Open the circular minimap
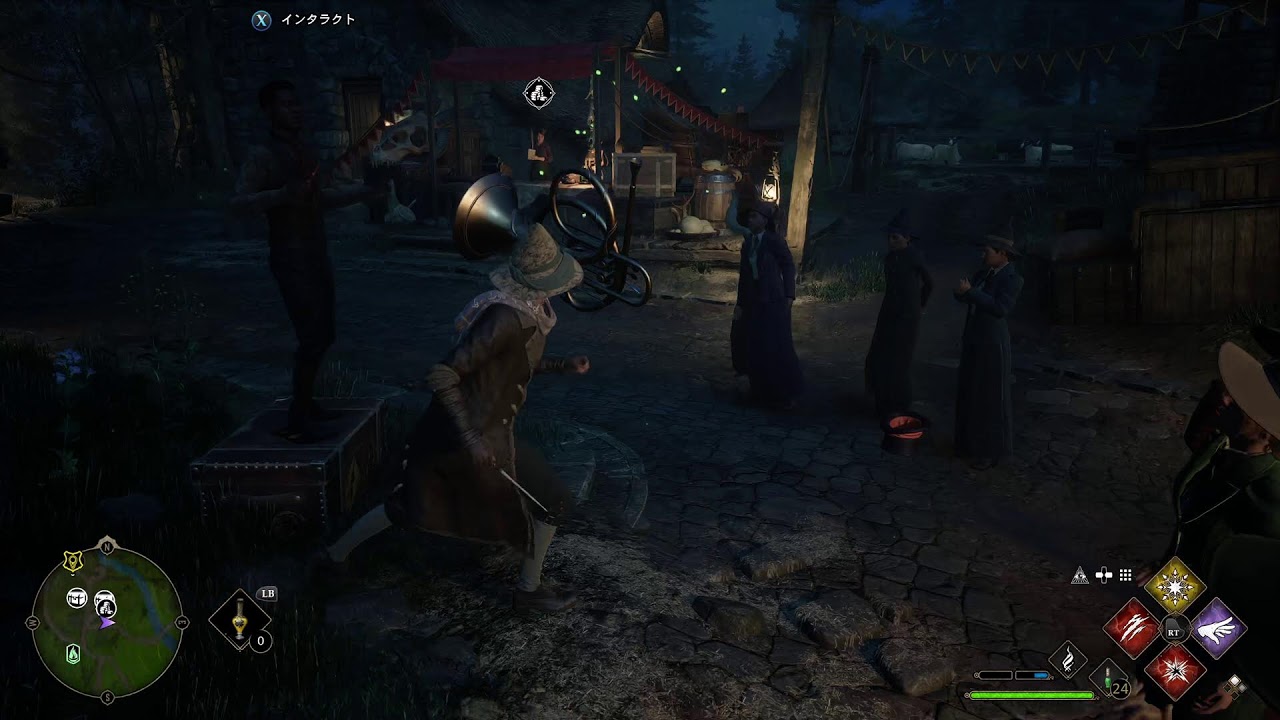The image size is (1280, 720). [x=107, y=620]
